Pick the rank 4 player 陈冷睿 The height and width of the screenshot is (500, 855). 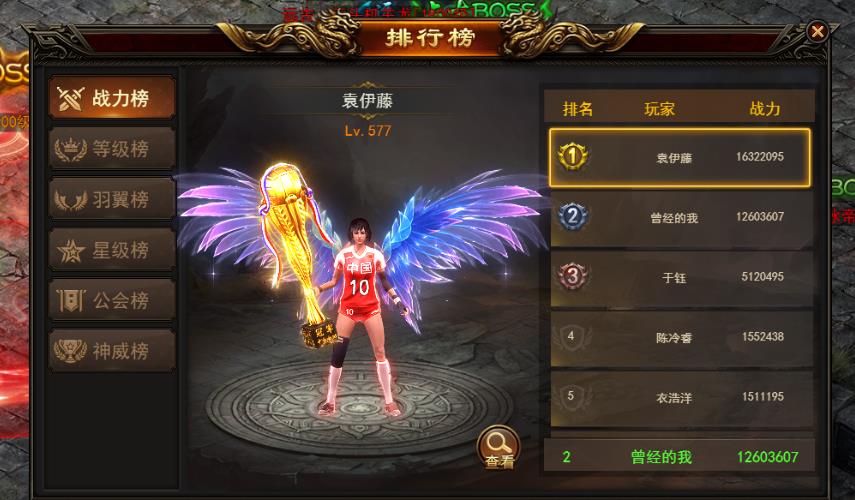click(x=679, y=337)
